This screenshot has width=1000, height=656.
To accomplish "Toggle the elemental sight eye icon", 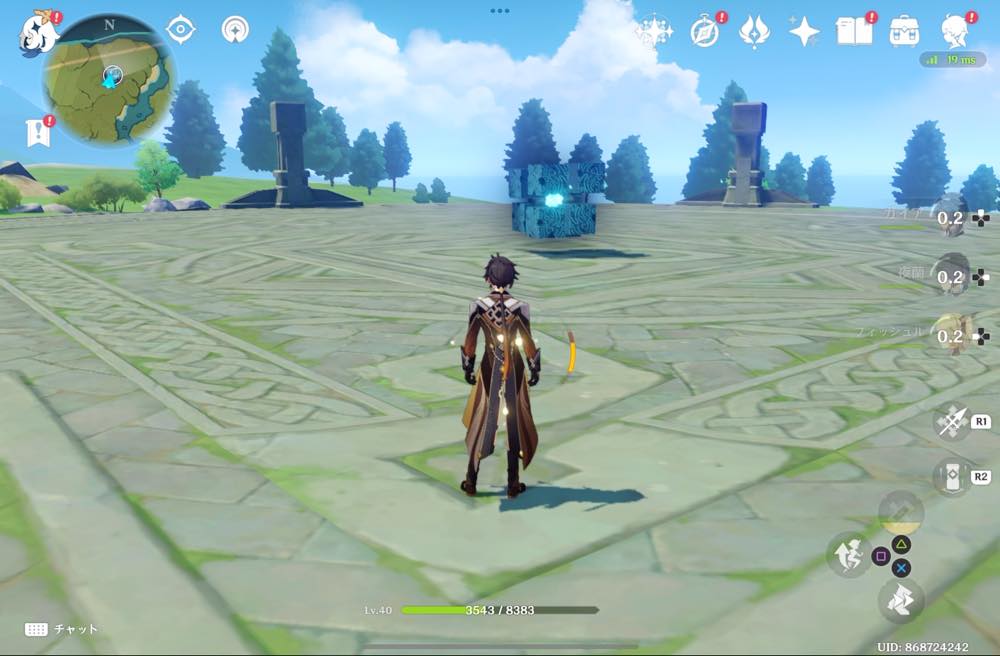I will (180, 30).
